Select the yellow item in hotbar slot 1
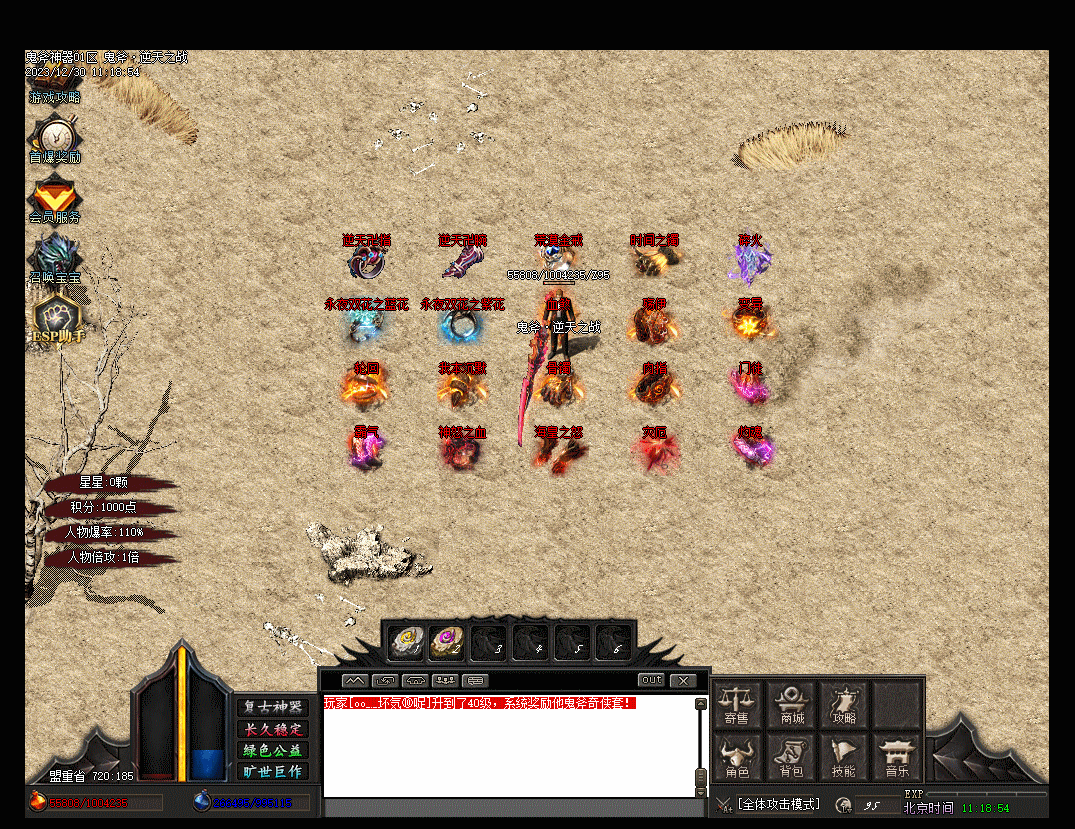1075x829 pixels. pyautogui.click(x=405, y=640)
